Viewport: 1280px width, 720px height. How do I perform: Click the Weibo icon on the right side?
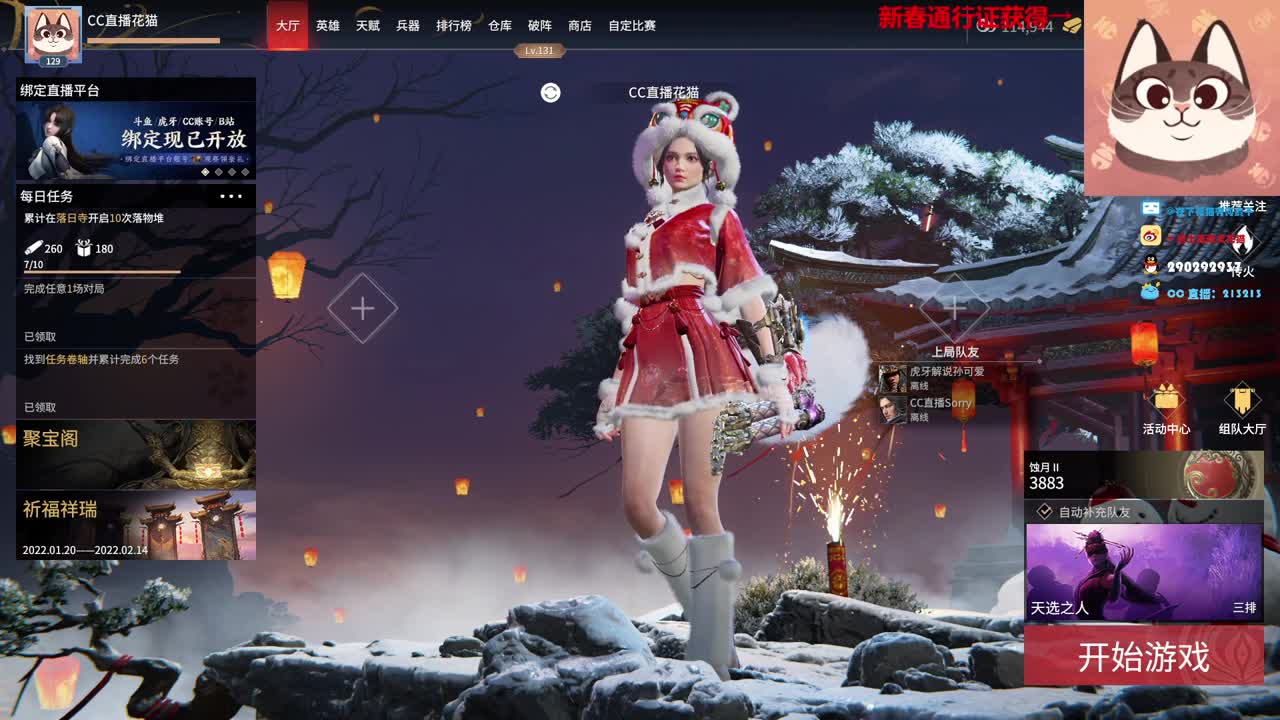1150,235
